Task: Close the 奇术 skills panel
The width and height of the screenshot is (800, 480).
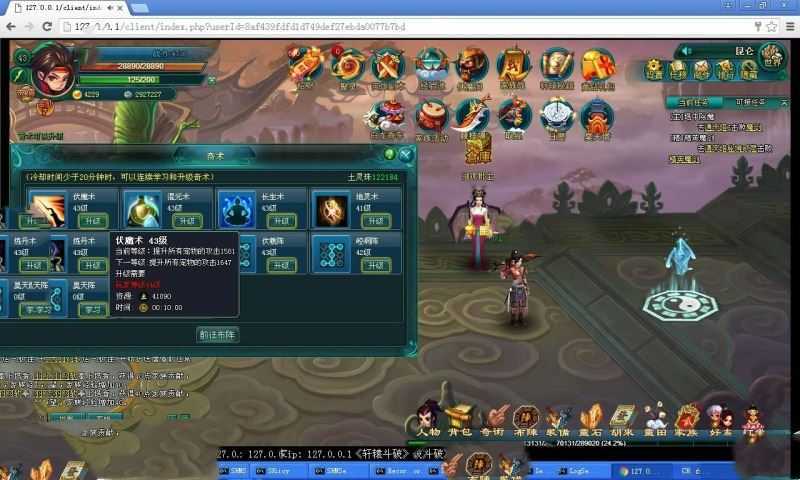Action: click(405, 154)
